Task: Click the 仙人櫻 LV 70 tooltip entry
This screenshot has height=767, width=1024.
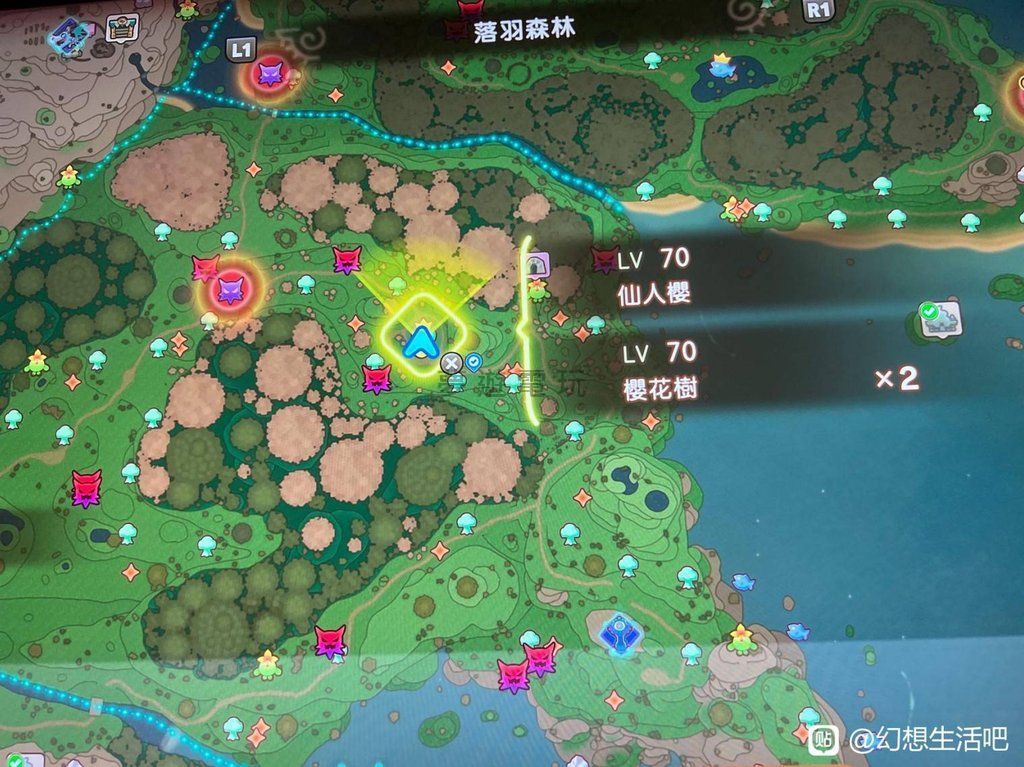Action: [654, 276]
